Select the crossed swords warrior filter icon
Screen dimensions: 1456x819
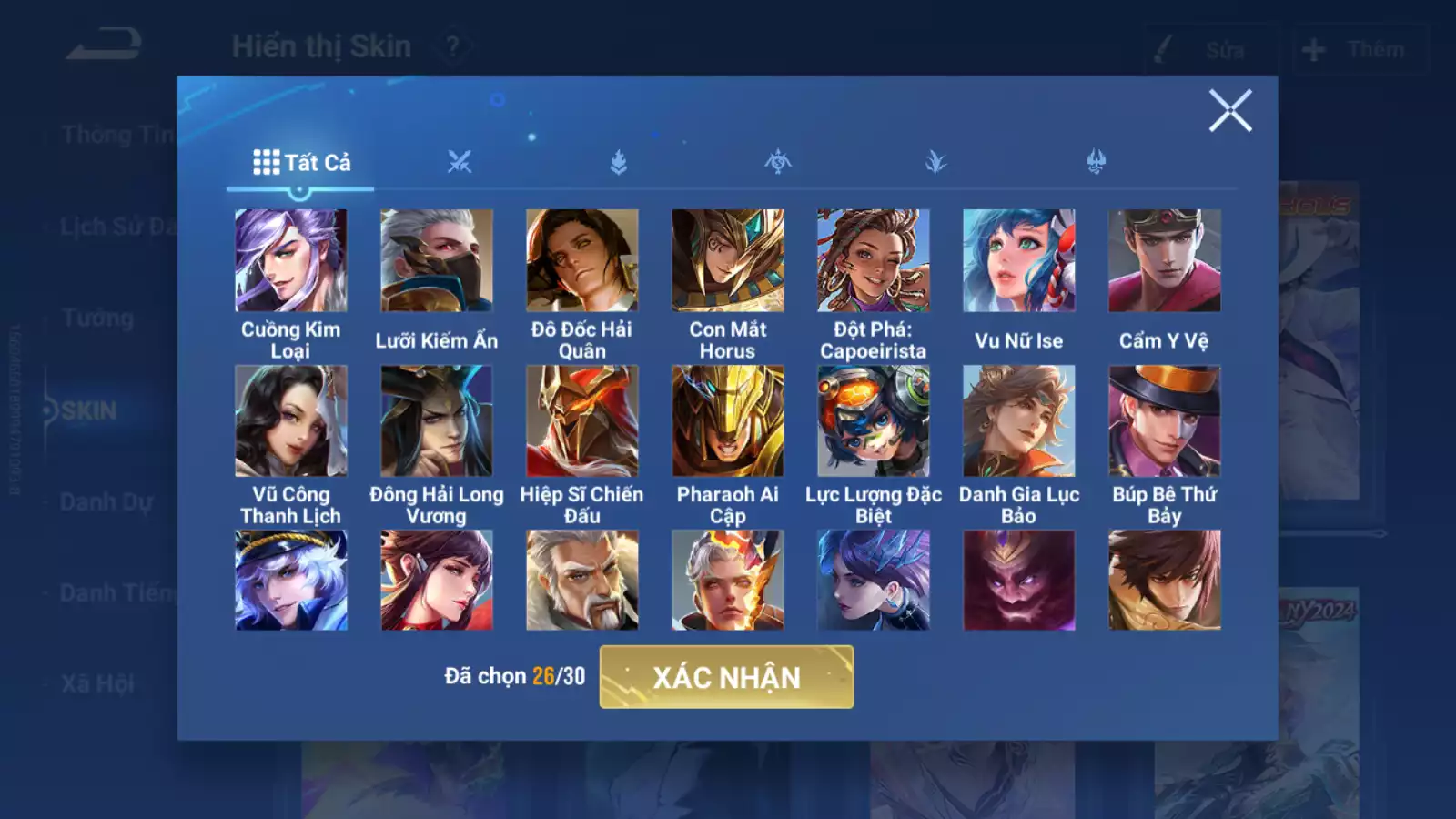[x=460, y=161]
